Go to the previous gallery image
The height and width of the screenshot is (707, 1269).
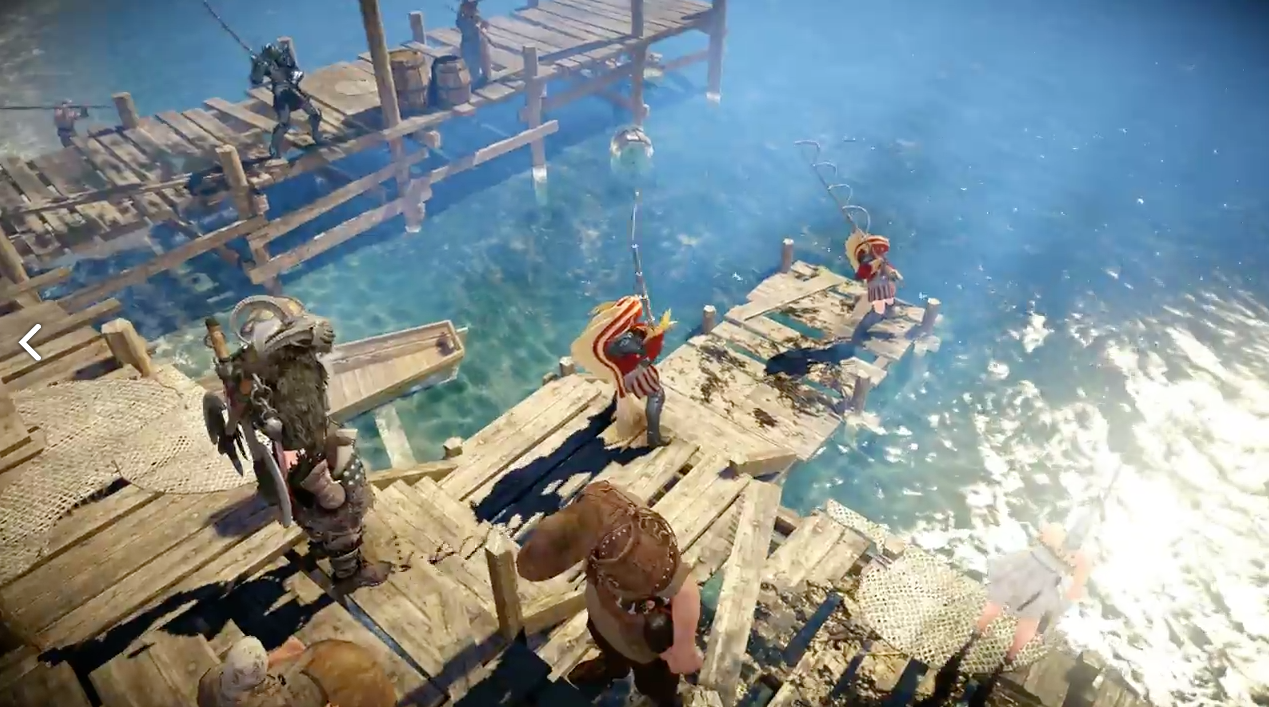point(30,342)
